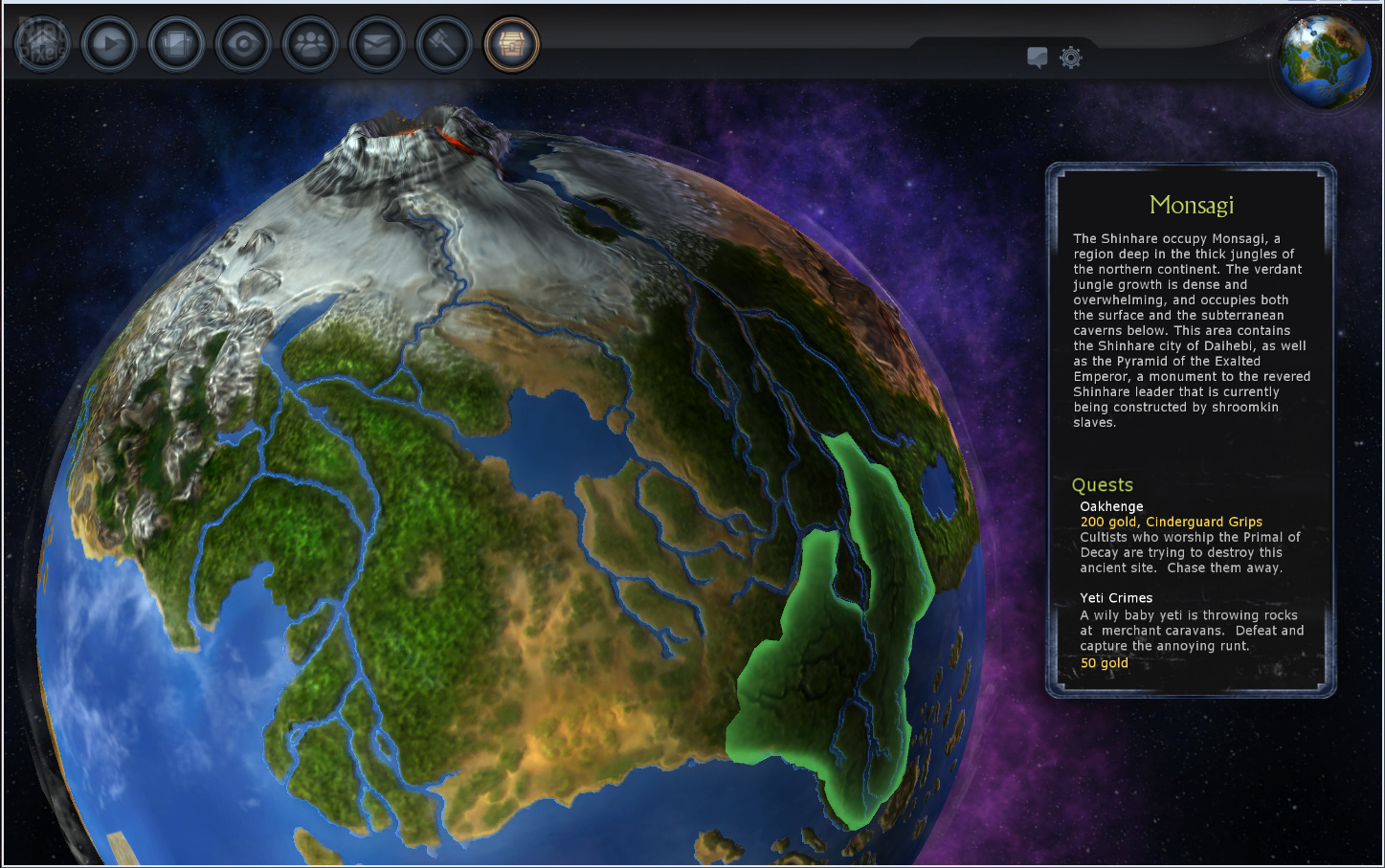Choose the Yeti Crimes quest entry
Viewport: 1385px width, 868px height.
tap(1116, 597)
